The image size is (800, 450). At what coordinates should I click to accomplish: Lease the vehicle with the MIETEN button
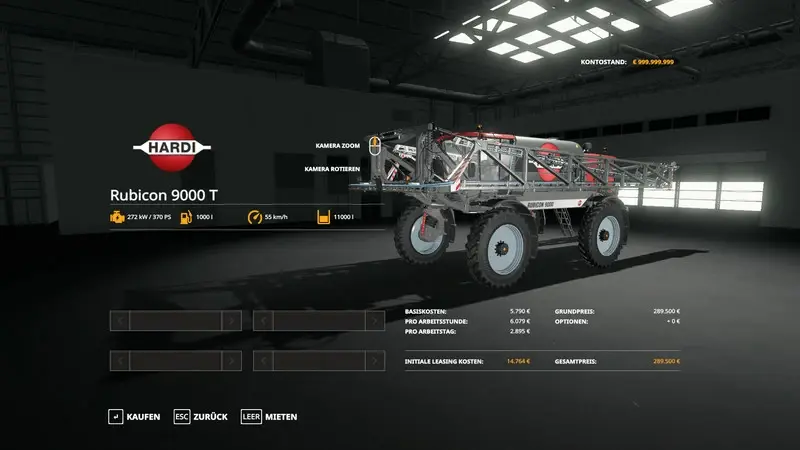coord(269,416)
